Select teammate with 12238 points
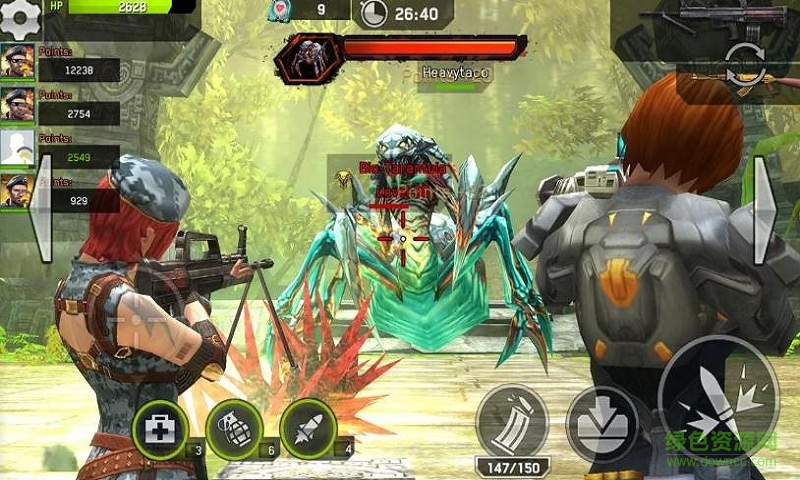The width and height of the screenshot is (800, 480). coord(18,62)
